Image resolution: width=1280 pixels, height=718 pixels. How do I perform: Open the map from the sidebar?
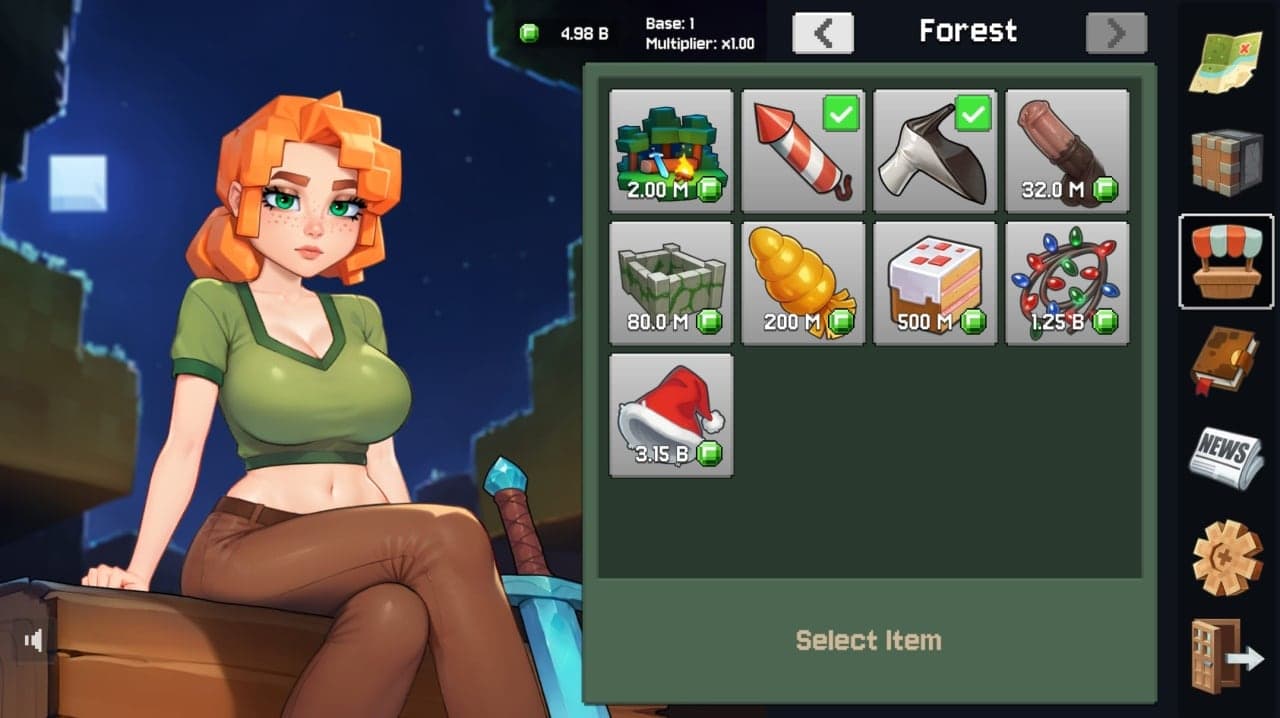(1225, 60)
